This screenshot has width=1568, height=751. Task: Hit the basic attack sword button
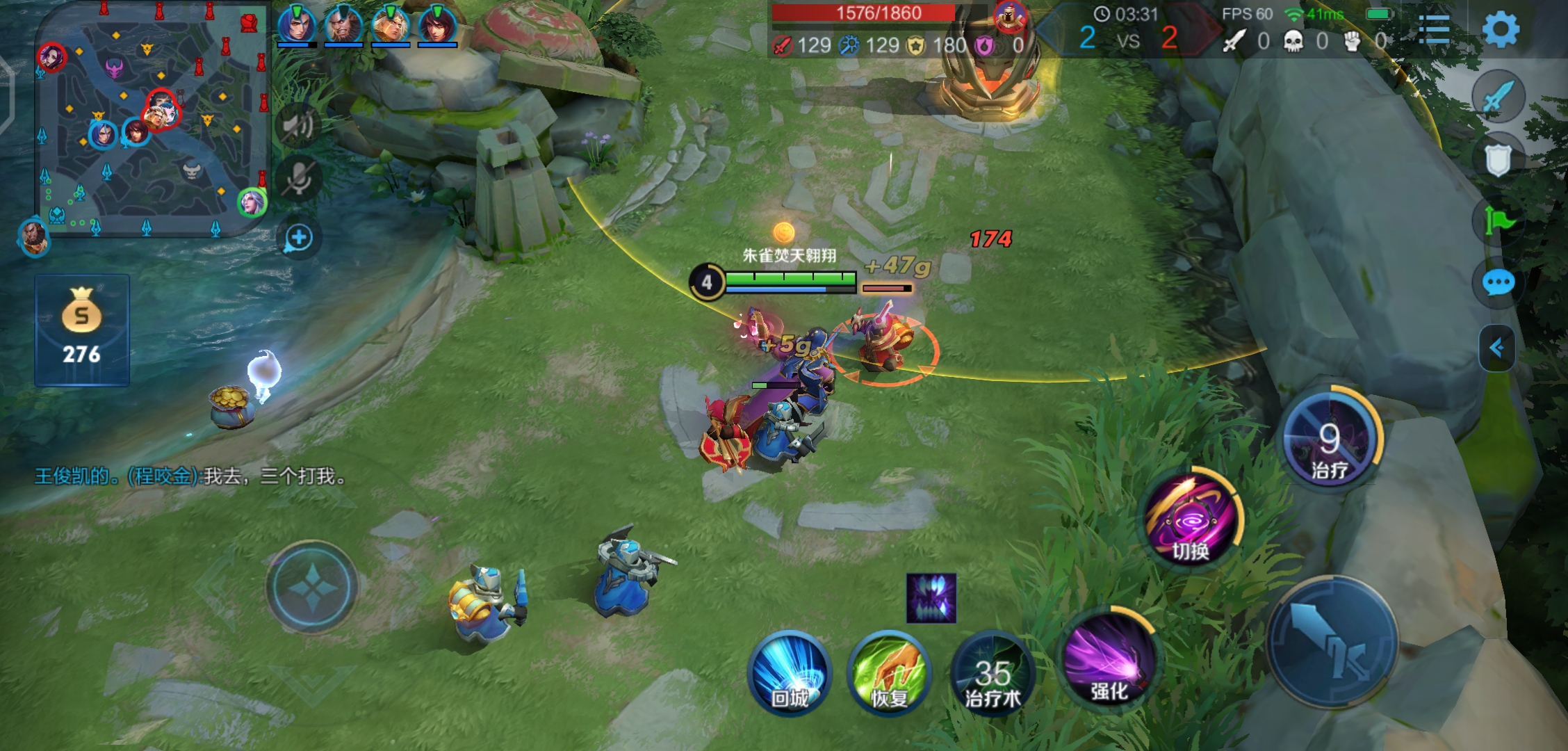click(1331, 642)
